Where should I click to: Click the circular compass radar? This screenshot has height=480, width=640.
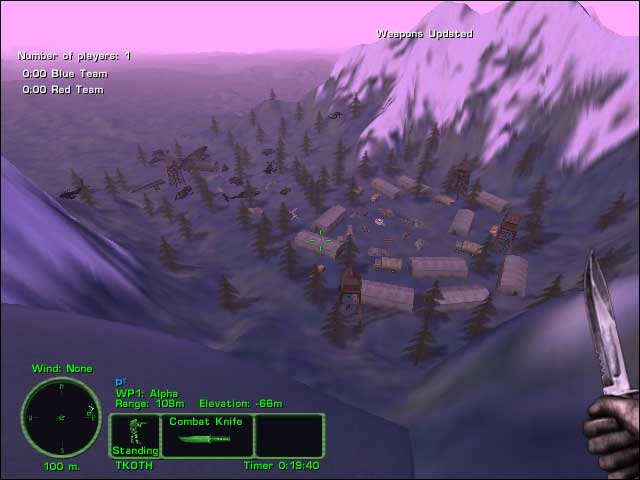(x=61, y=417)
